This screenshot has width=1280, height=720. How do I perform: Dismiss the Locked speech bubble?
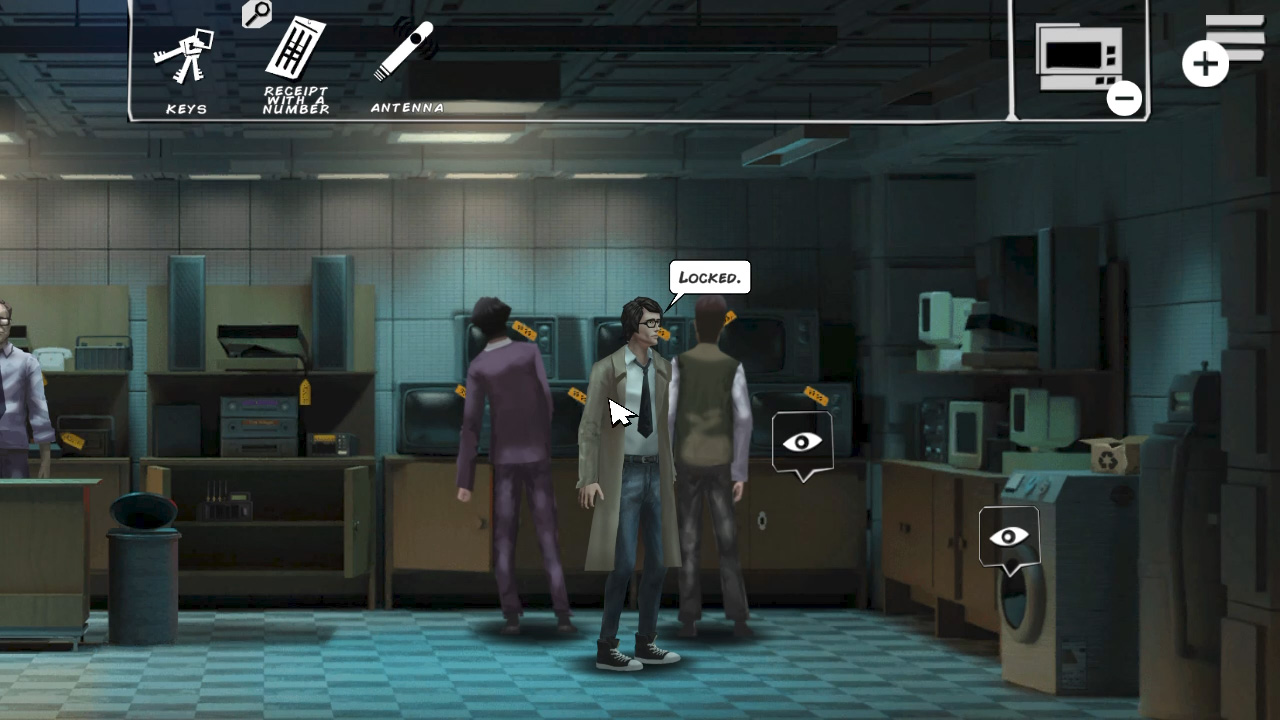point(708,278)
